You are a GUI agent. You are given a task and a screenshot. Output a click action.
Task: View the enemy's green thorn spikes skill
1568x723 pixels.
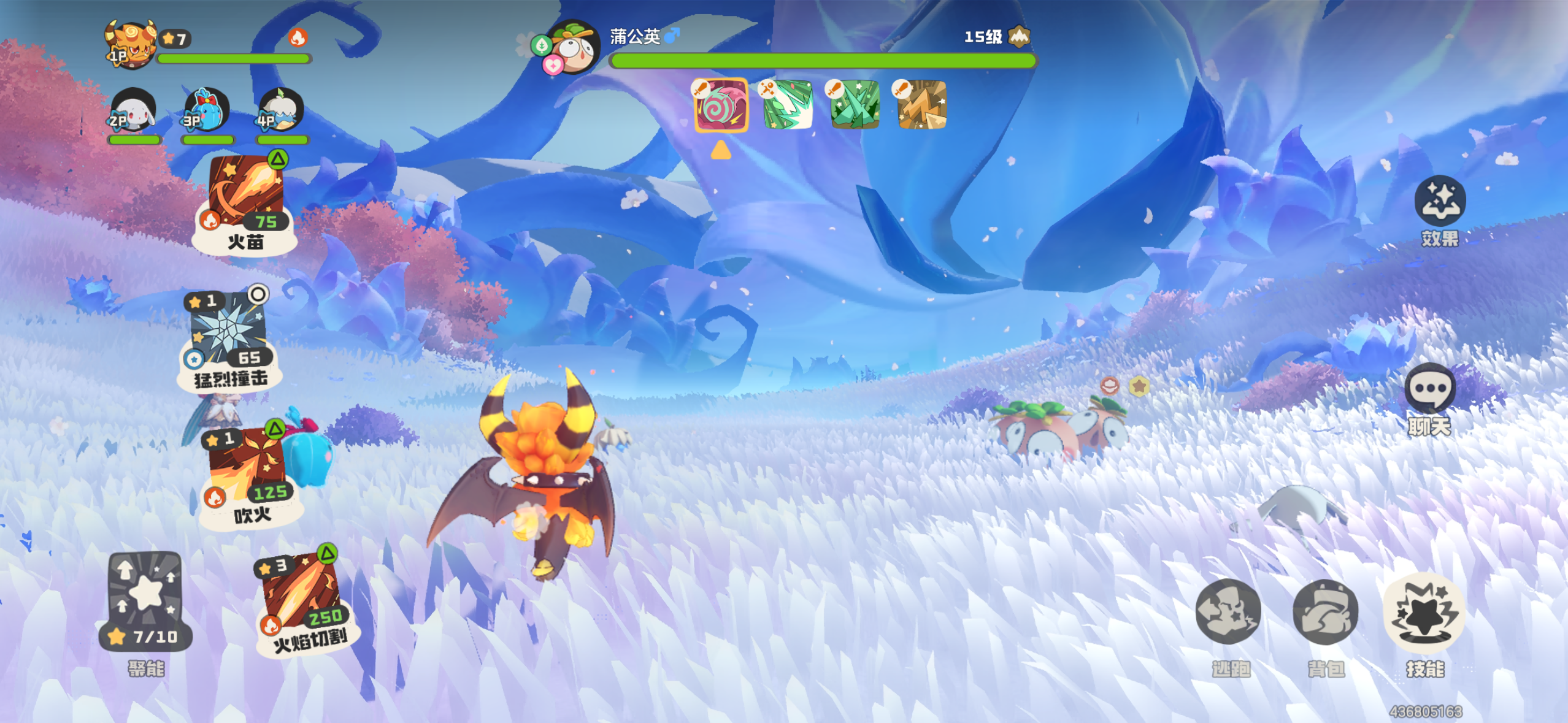tap(855, 105)
